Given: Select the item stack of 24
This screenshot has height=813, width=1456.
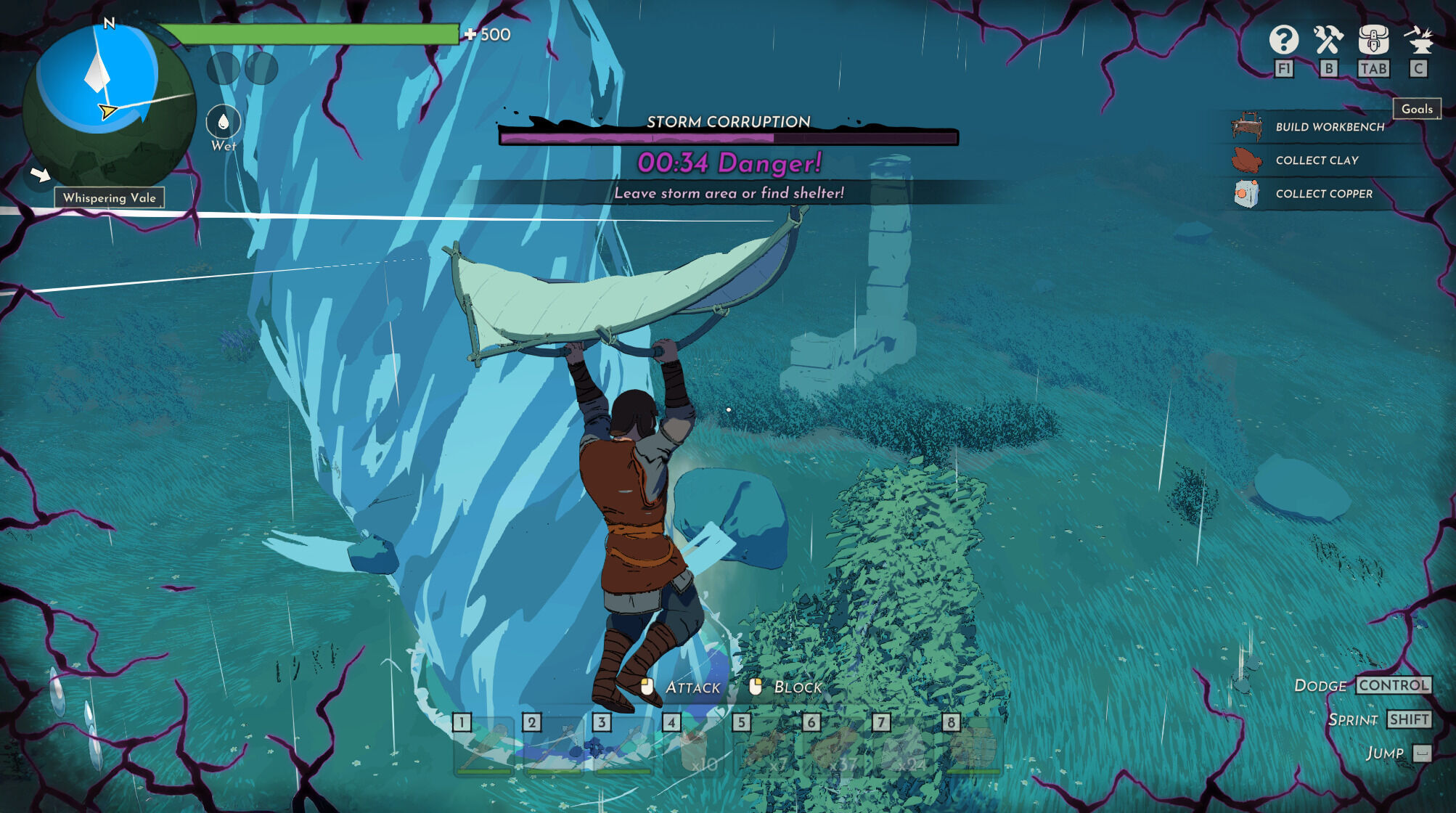Looking at the screenshot, I should (x=904, y=749).
